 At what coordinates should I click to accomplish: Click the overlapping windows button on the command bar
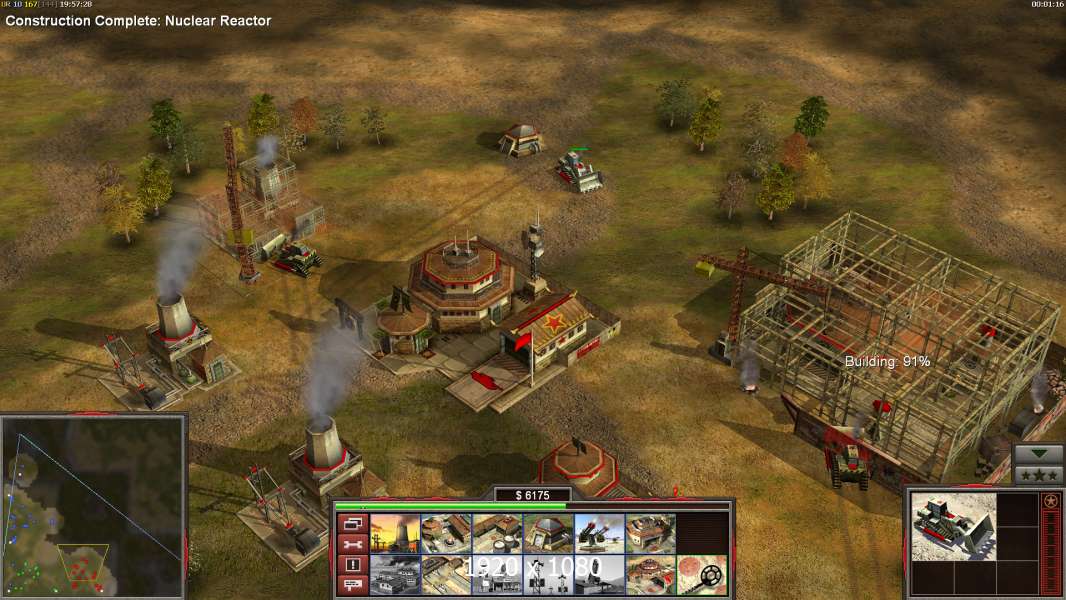351,523
